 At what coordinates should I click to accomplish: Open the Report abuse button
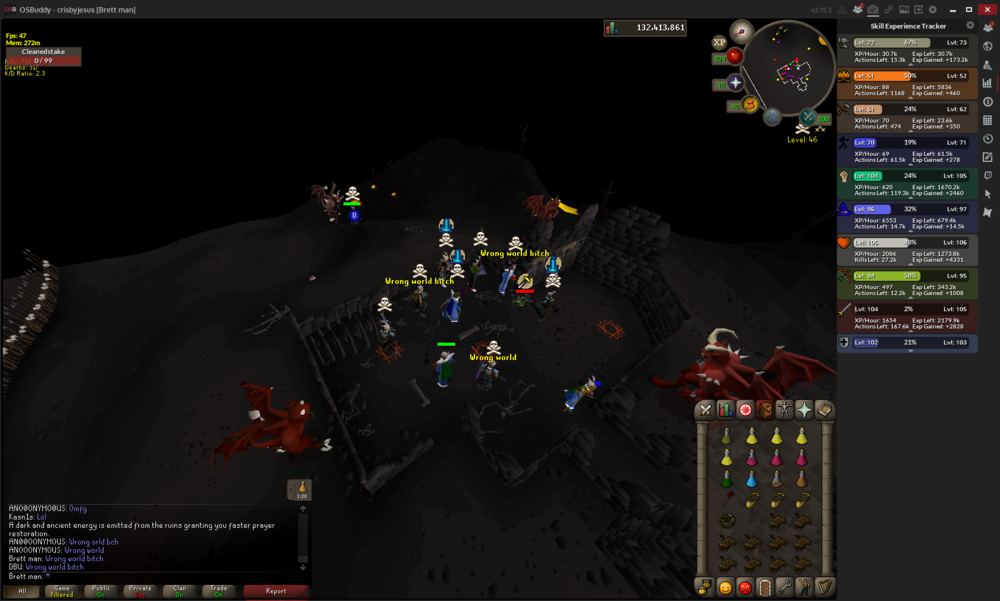pyautogui.click(x=276, y=591)
